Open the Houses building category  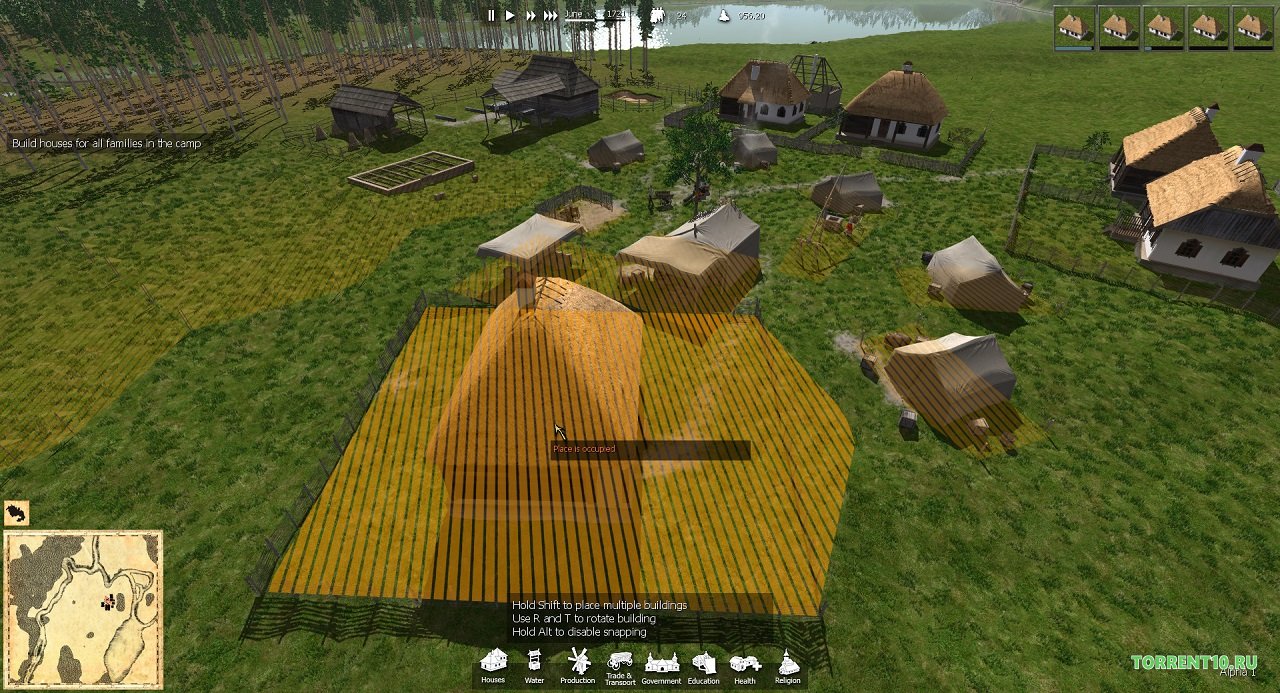493,663
